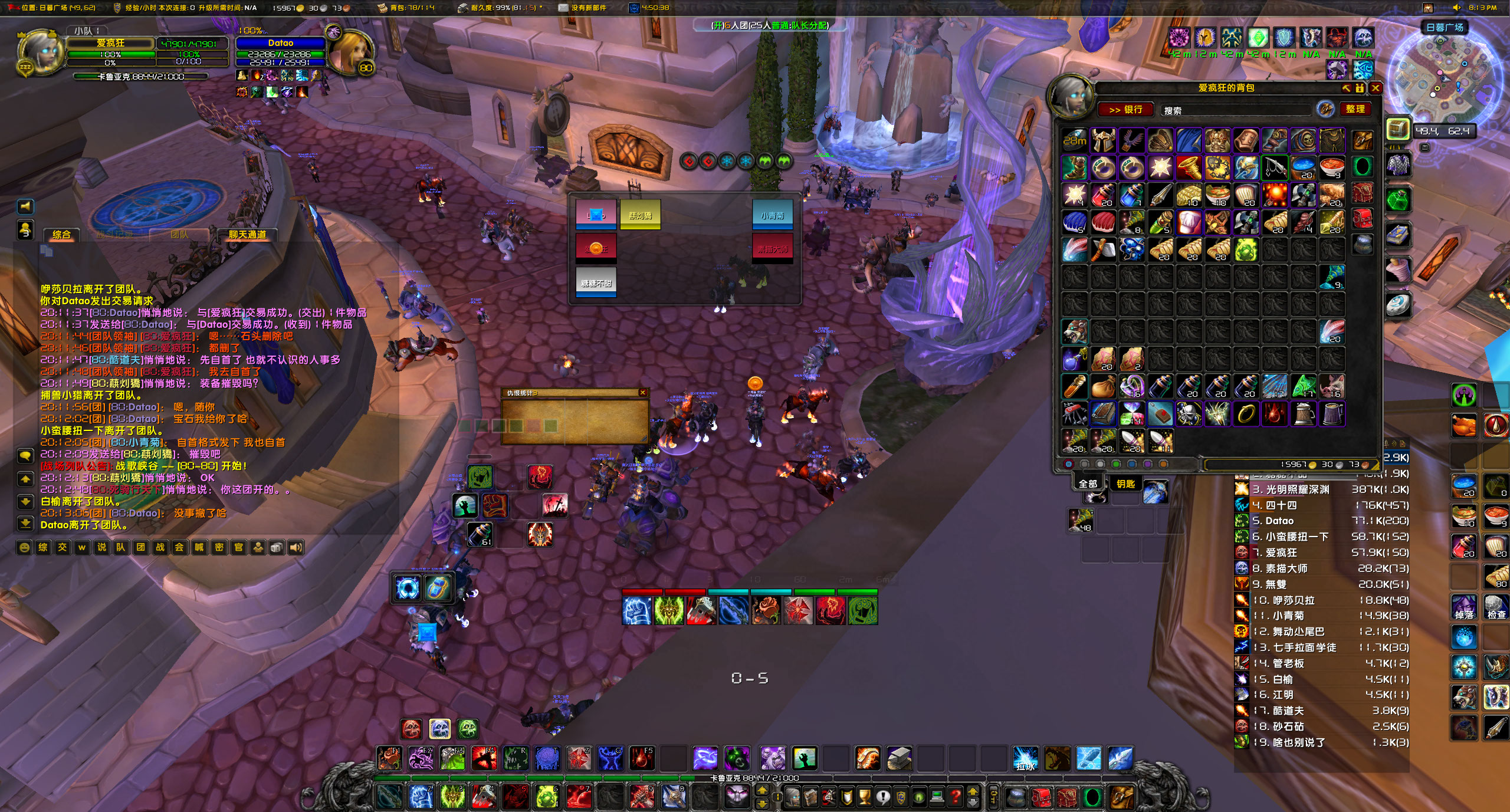The height and width of the screenshot is (812, 1510).
Task: Click the 搜索 search field in the bag window
Action: [x=1237, y=110]
